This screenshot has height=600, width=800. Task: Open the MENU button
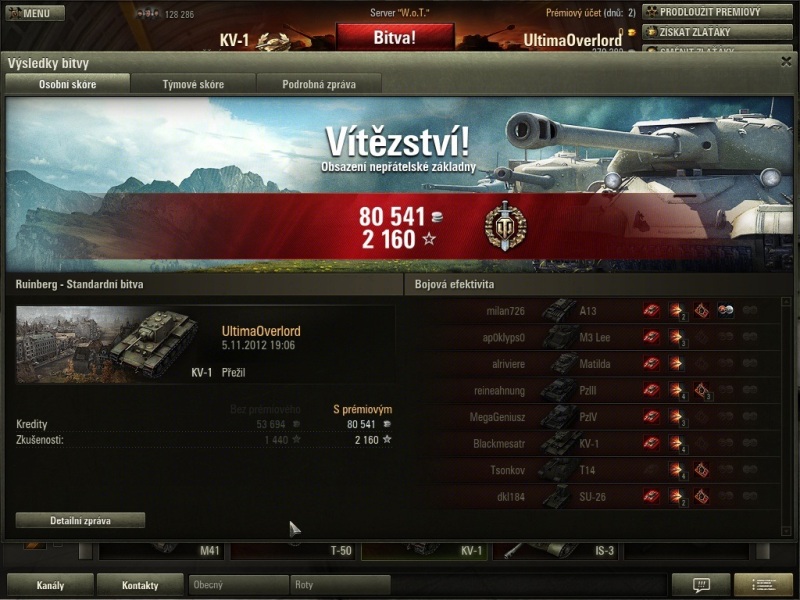pos(35,13)
